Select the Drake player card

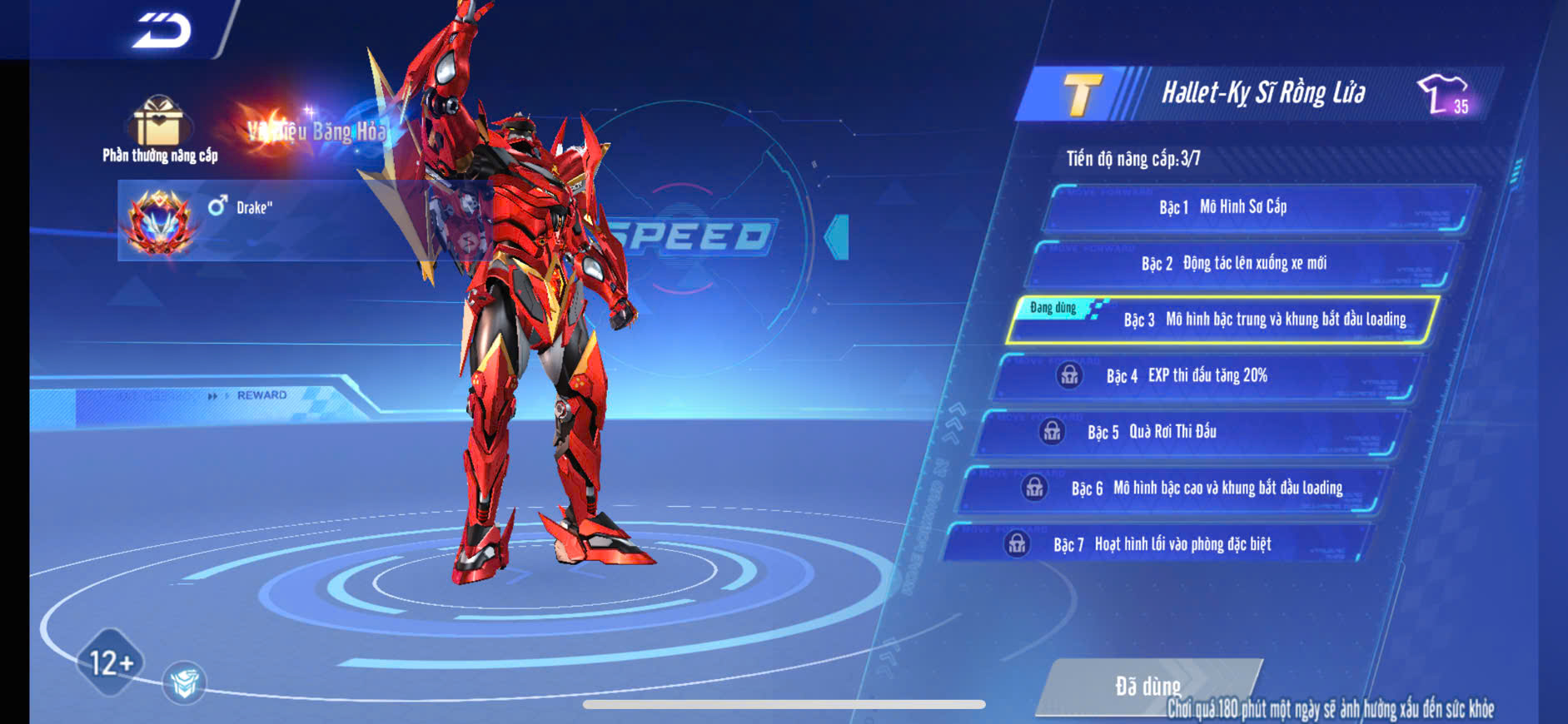click(x=250, y=220)
